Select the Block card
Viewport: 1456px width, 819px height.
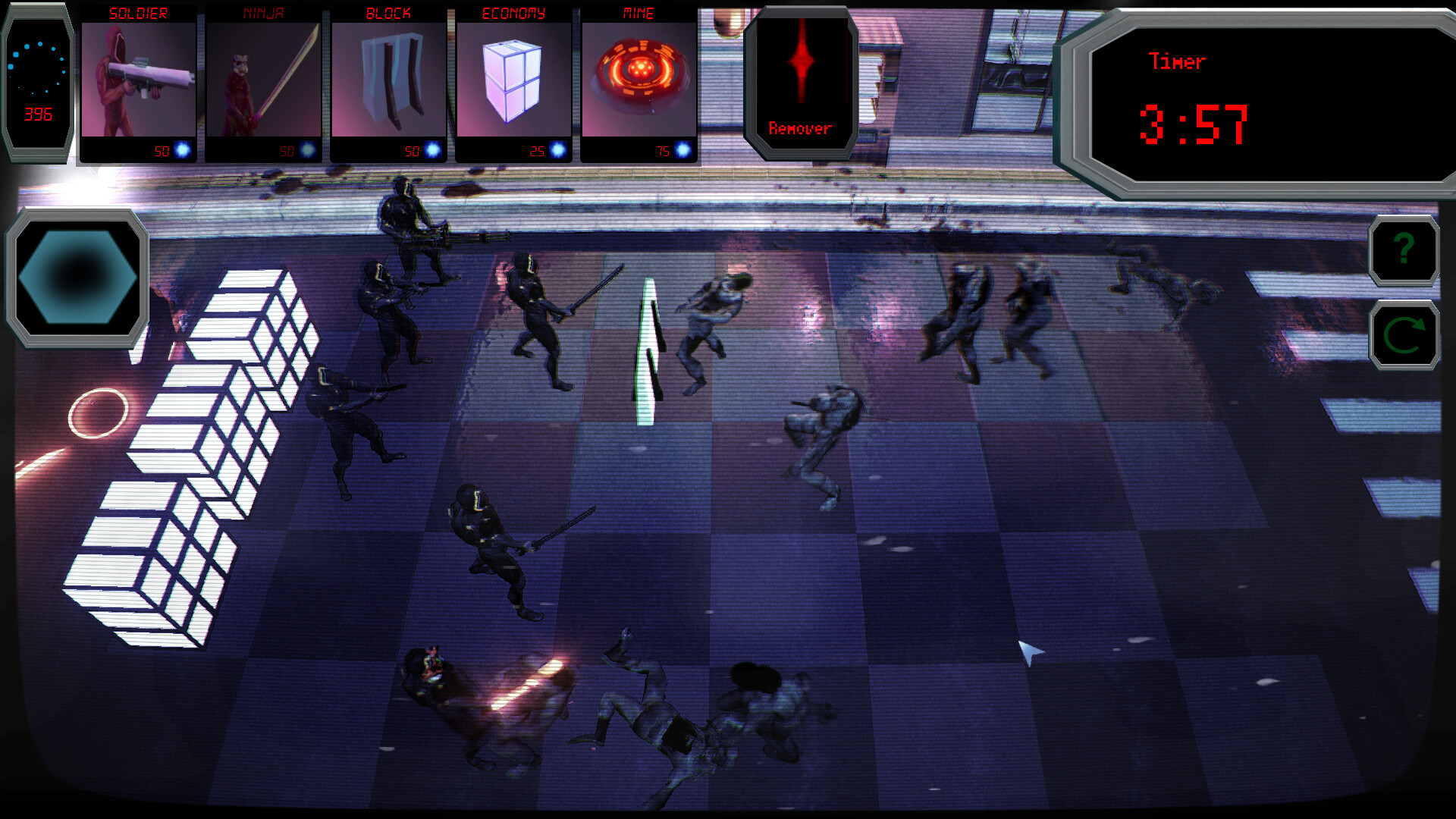(x=389, y=80)
